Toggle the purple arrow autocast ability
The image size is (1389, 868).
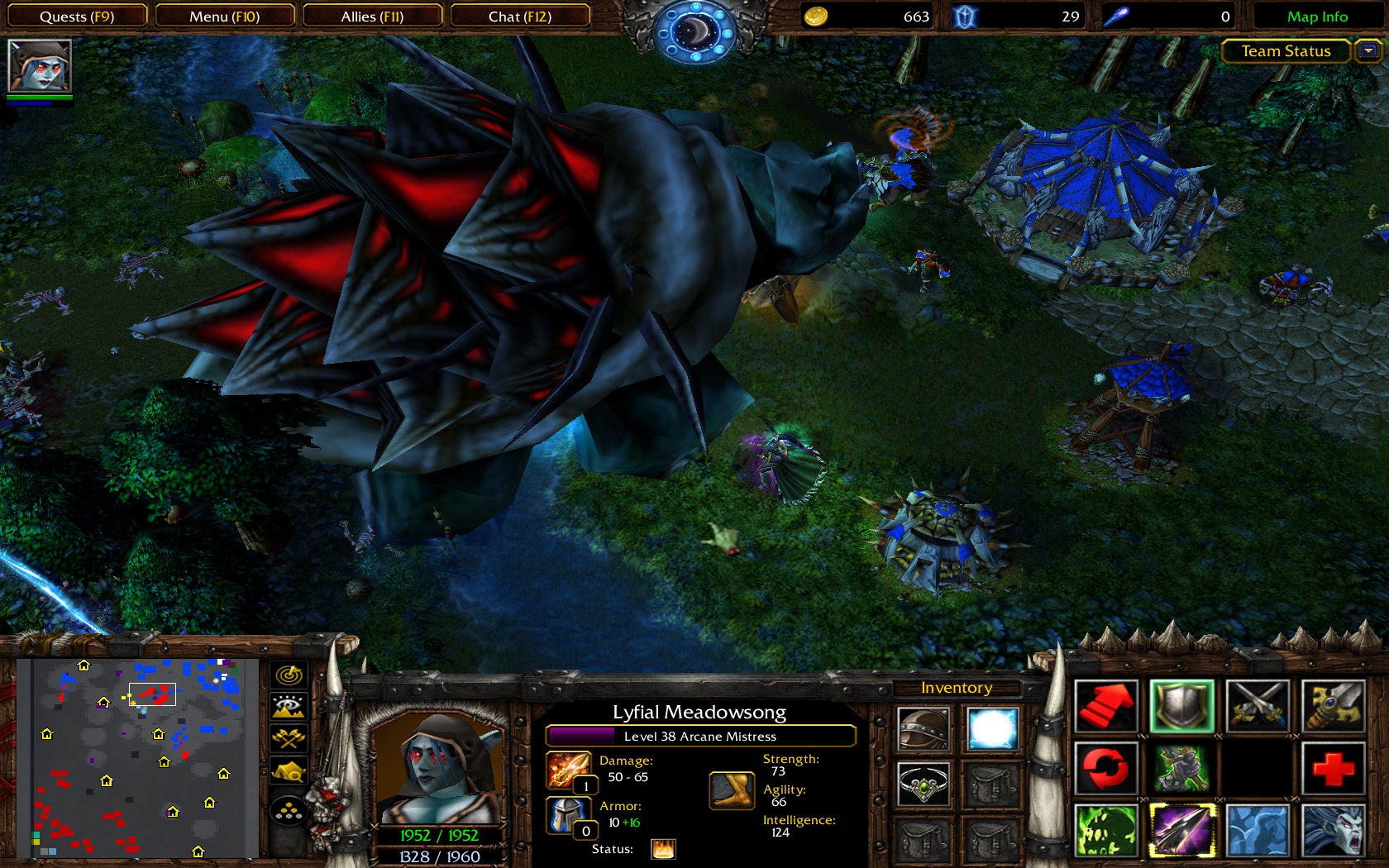[x=1181, y=829]
